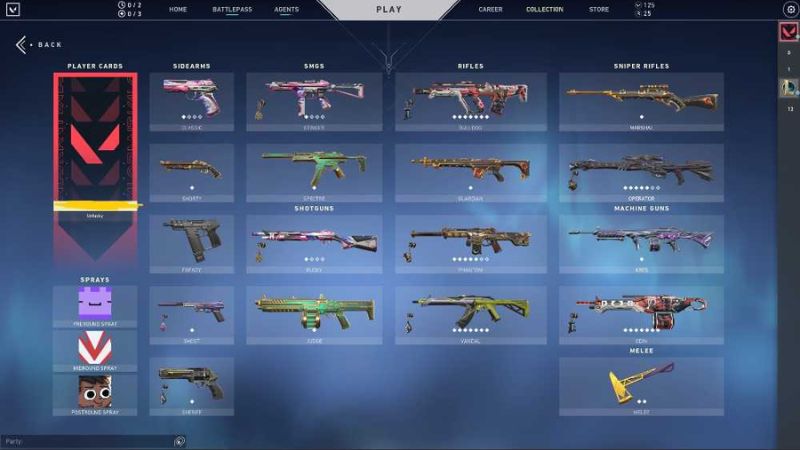The image size is (800, 450).
Task: Switch to the Battlepass tab
Action: click(232, 10)
